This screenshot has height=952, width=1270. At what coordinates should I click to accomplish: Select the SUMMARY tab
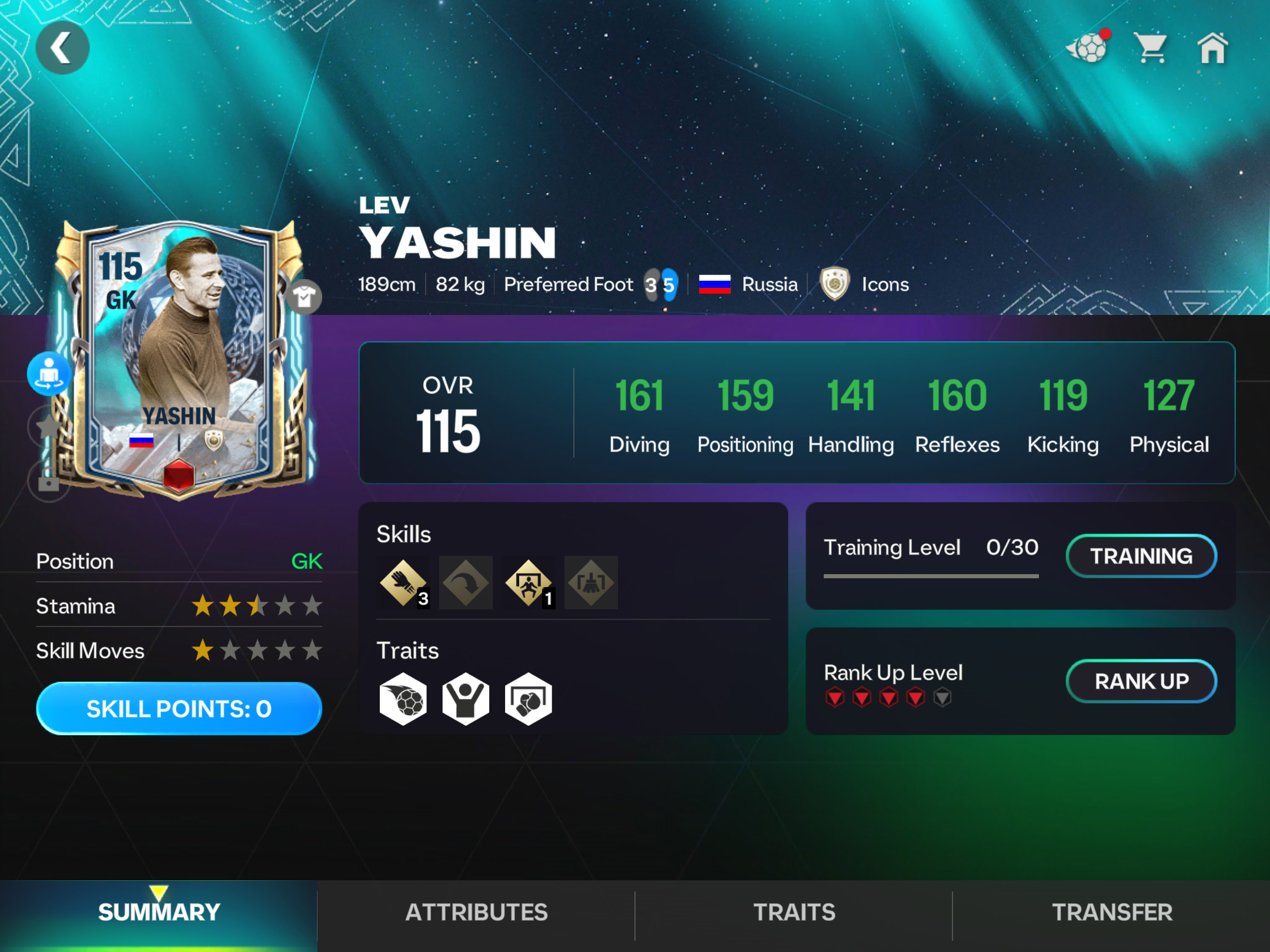tap(159, 912)
